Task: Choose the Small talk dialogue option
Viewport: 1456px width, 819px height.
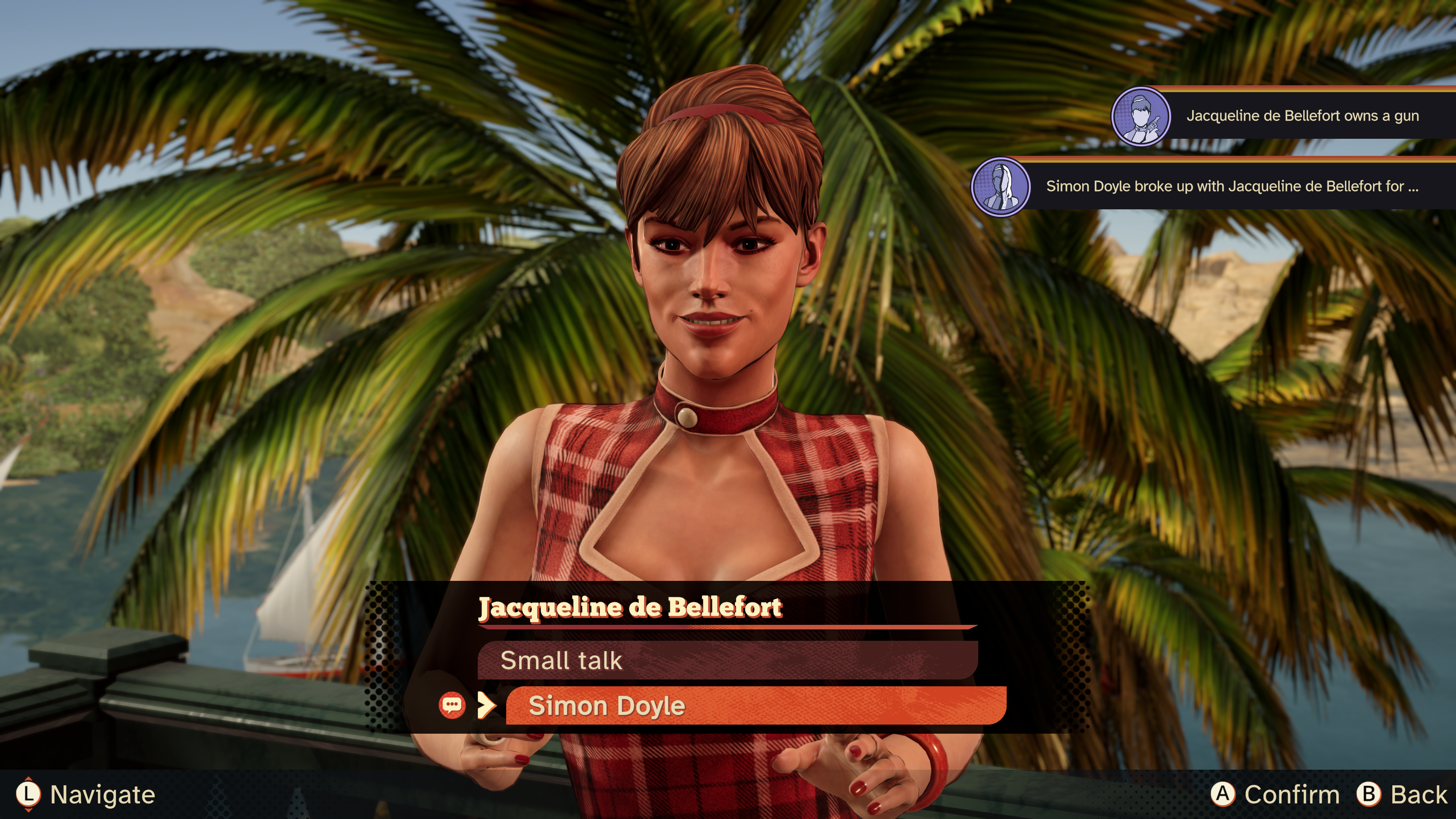Action: pos(727,660)
